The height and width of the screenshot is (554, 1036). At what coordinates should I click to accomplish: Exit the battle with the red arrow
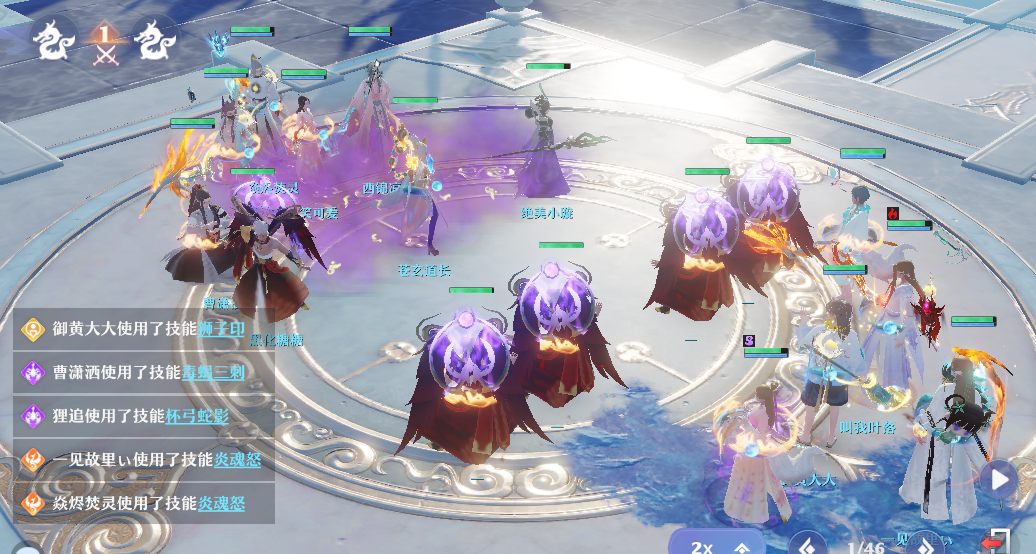tap(994, 543)
